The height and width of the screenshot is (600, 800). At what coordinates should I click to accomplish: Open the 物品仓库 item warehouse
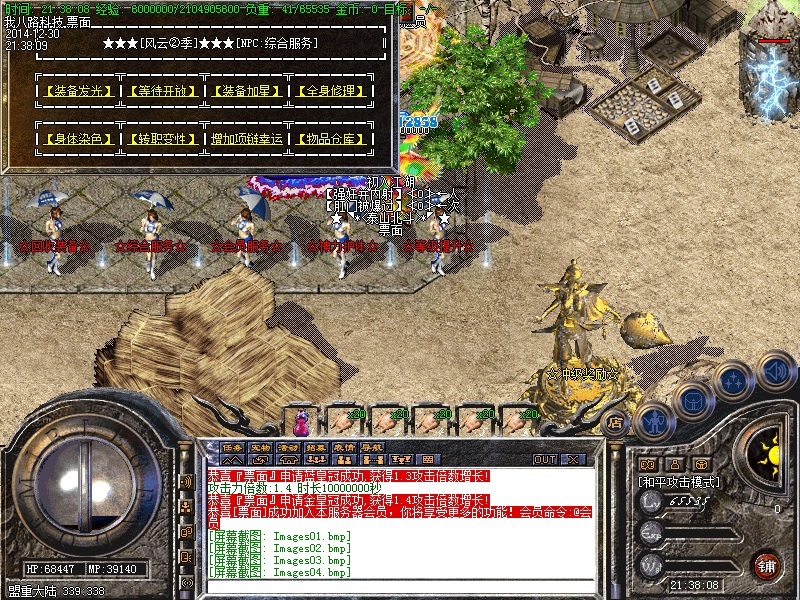pyautogui.click(x=331, y=139)
